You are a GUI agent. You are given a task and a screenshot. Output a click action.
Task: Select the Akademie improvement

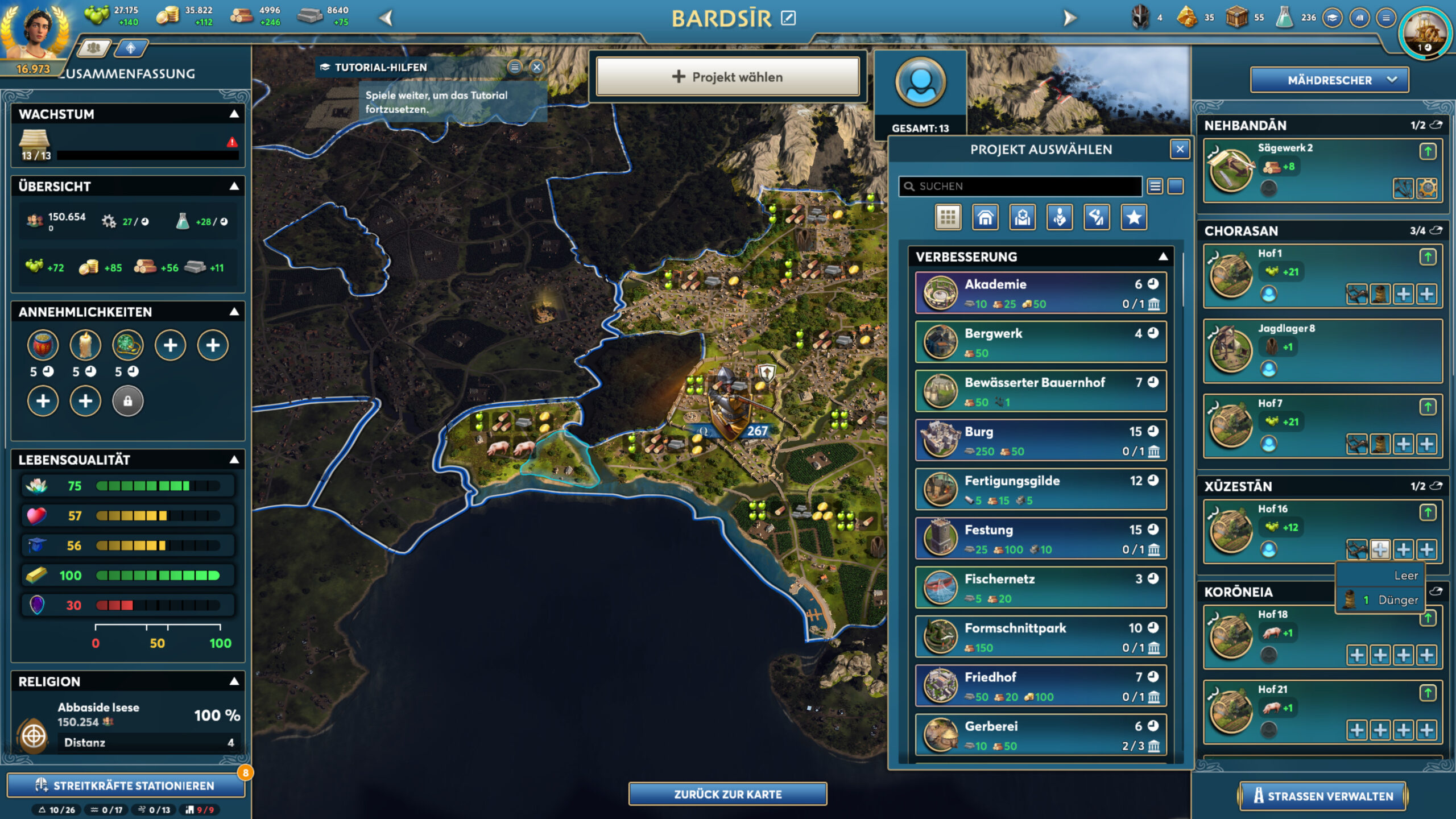tap(1040, 293)
